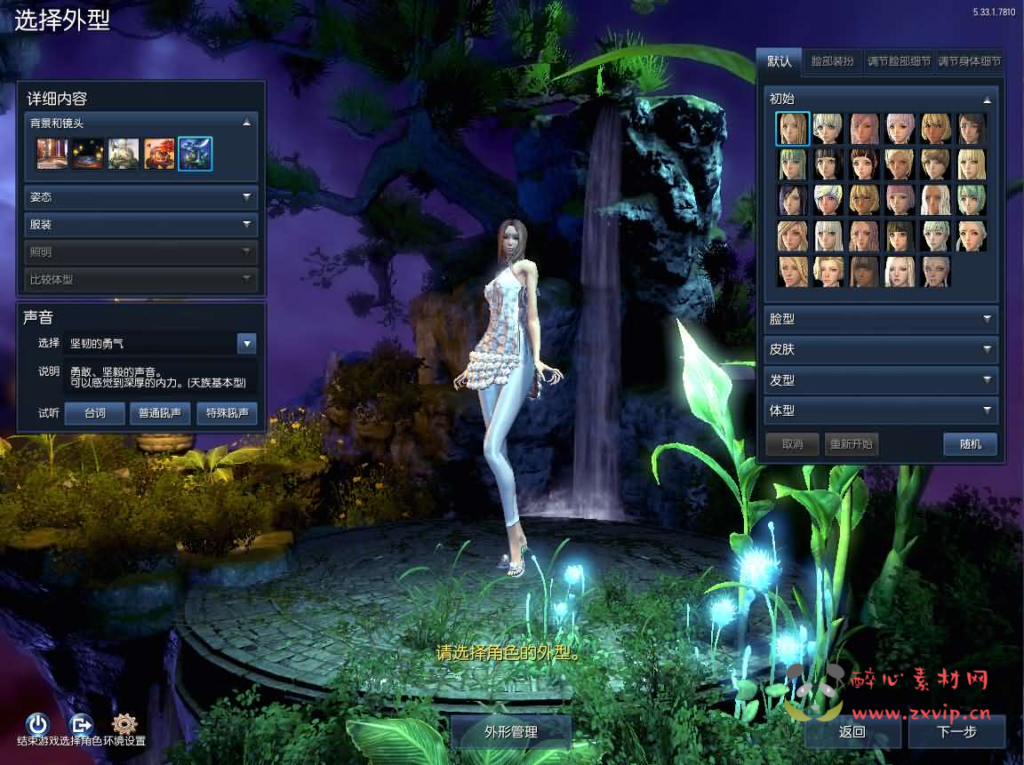Switch to the 脸部装扮 tab
The height and width of the screenshot is (765, 1024).
(832, 61)
